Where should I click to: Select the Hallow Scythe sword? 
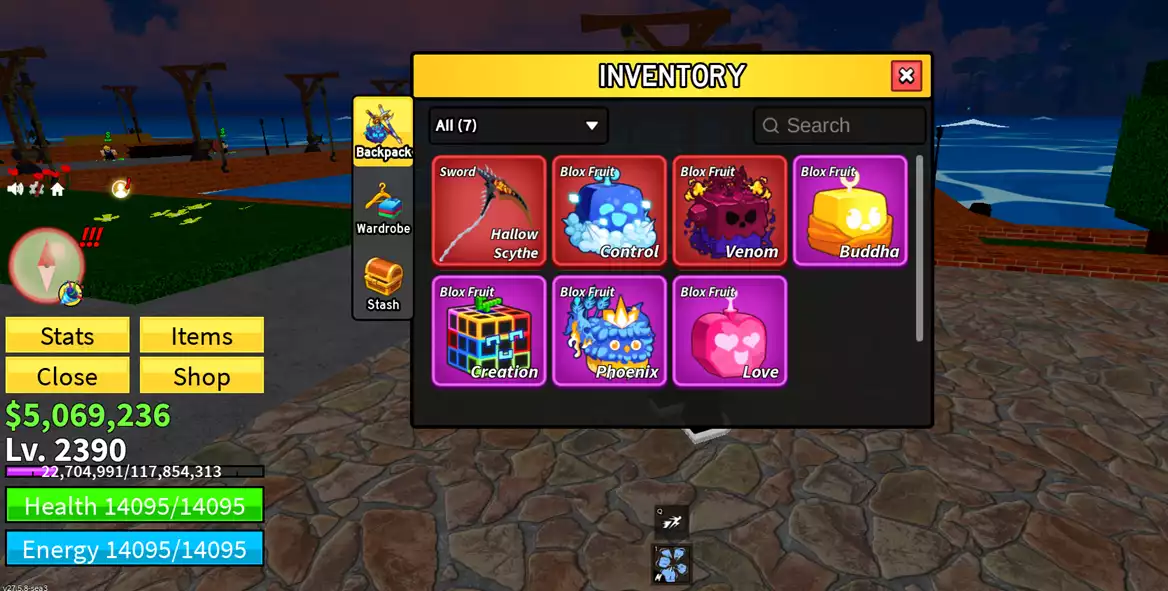coord(490,211)
